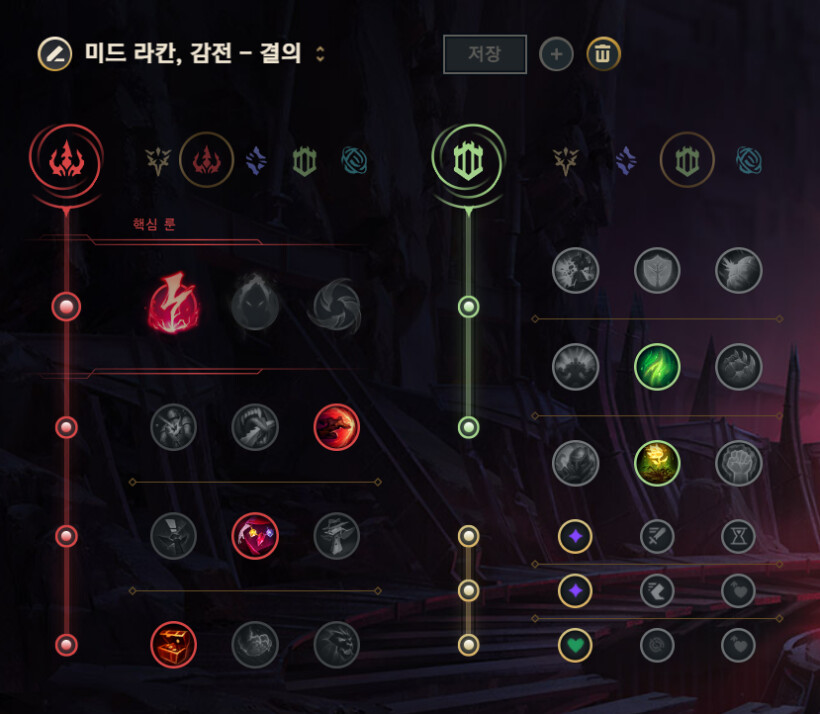Add a new rune page with plus button
820x714 pixels.
[x=556, y=54]
